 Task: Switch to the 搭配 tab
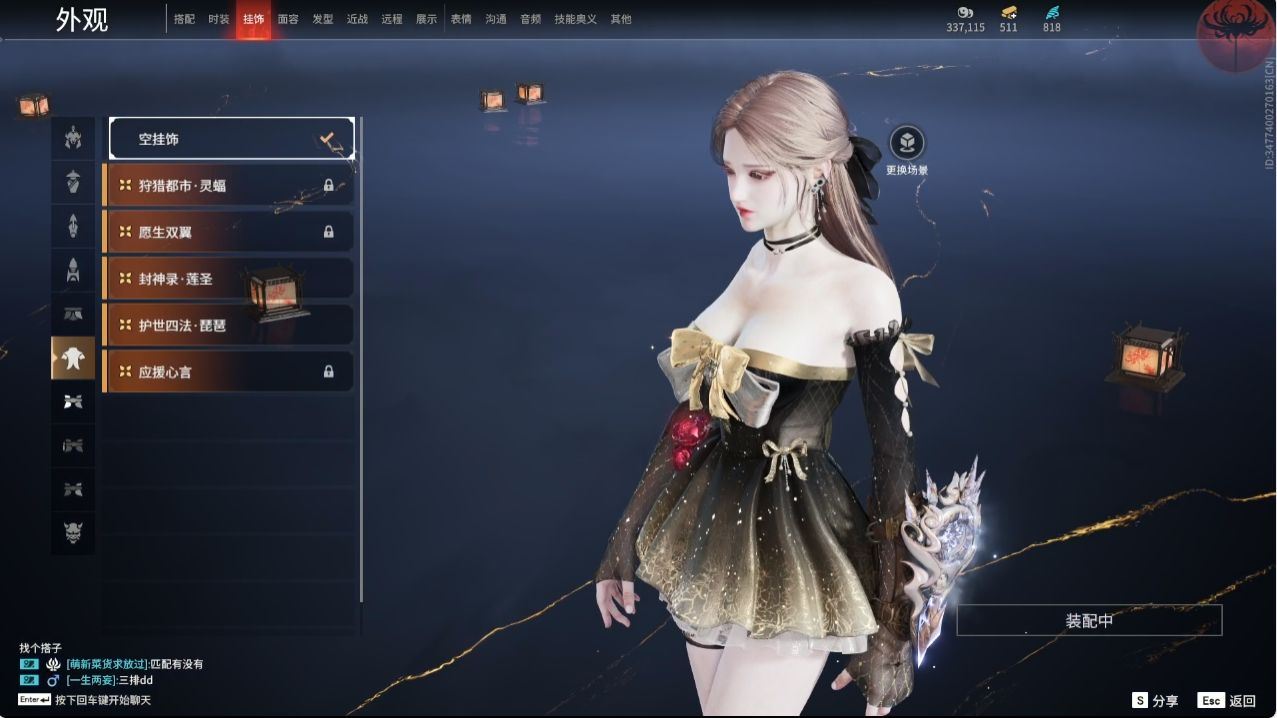184,19
